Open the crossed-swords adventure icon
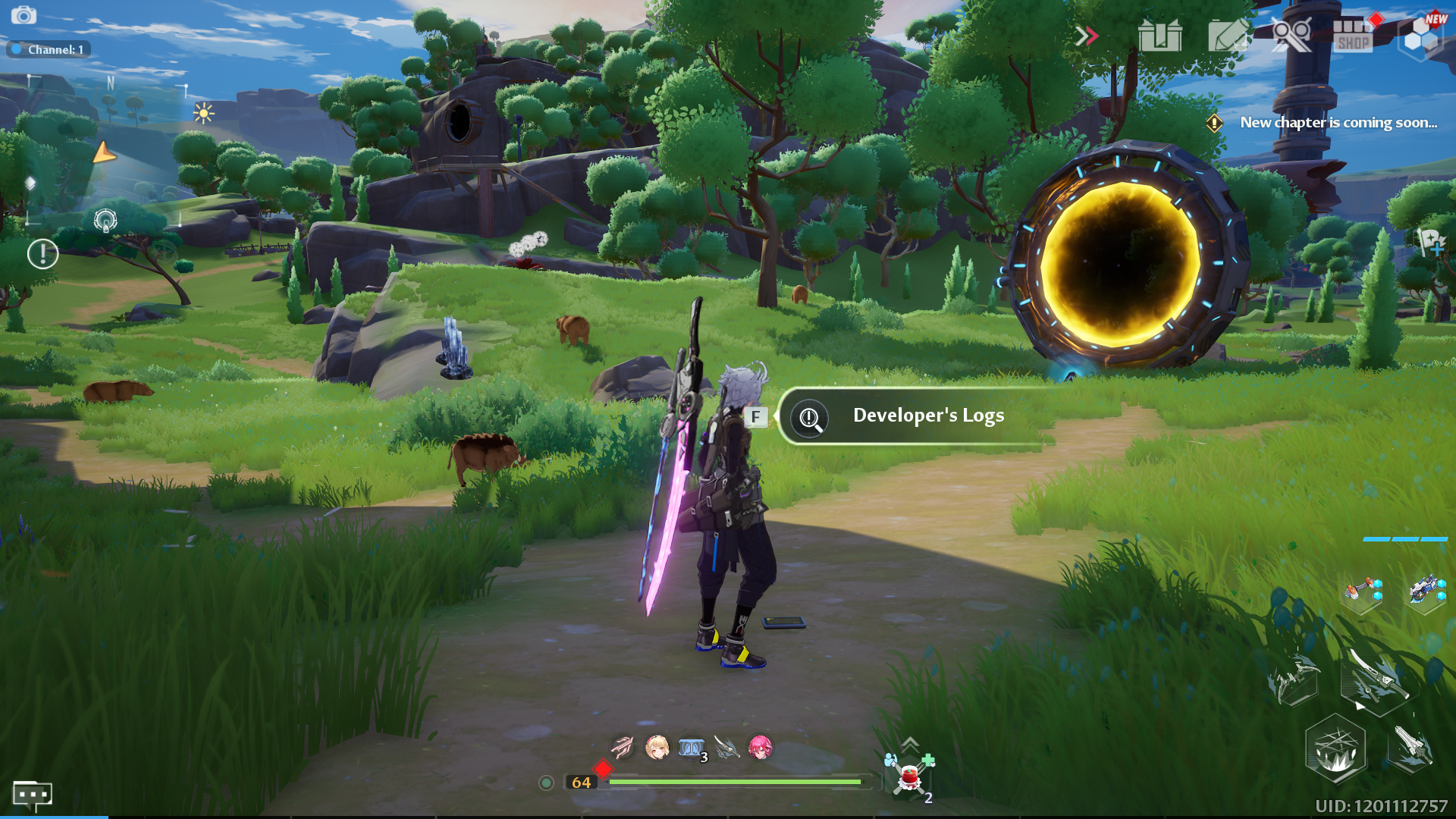 pyautogui.click(x=1291, y=36)
